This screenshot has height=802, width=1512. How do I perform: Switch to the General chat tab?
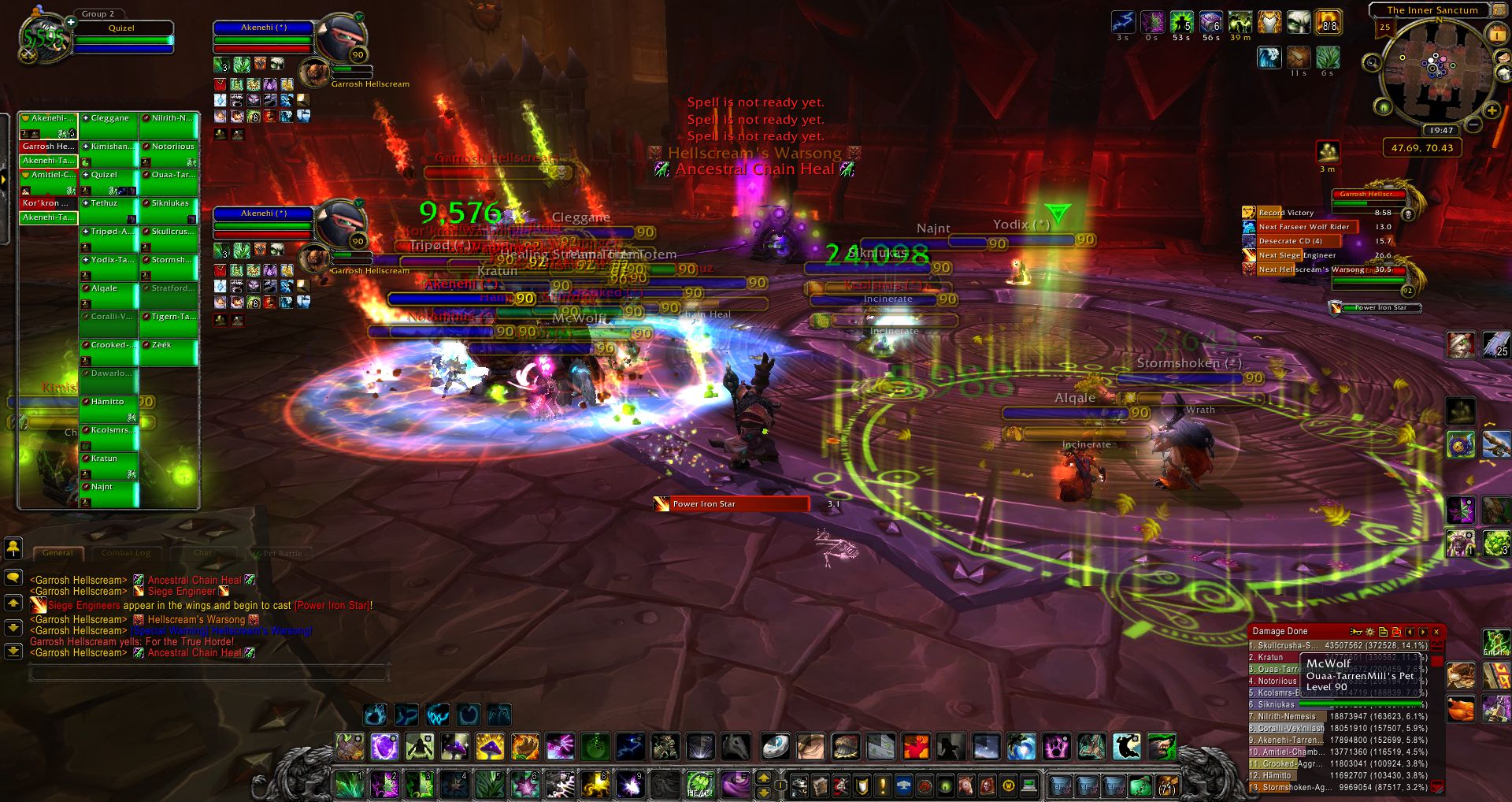pos(57,553)
